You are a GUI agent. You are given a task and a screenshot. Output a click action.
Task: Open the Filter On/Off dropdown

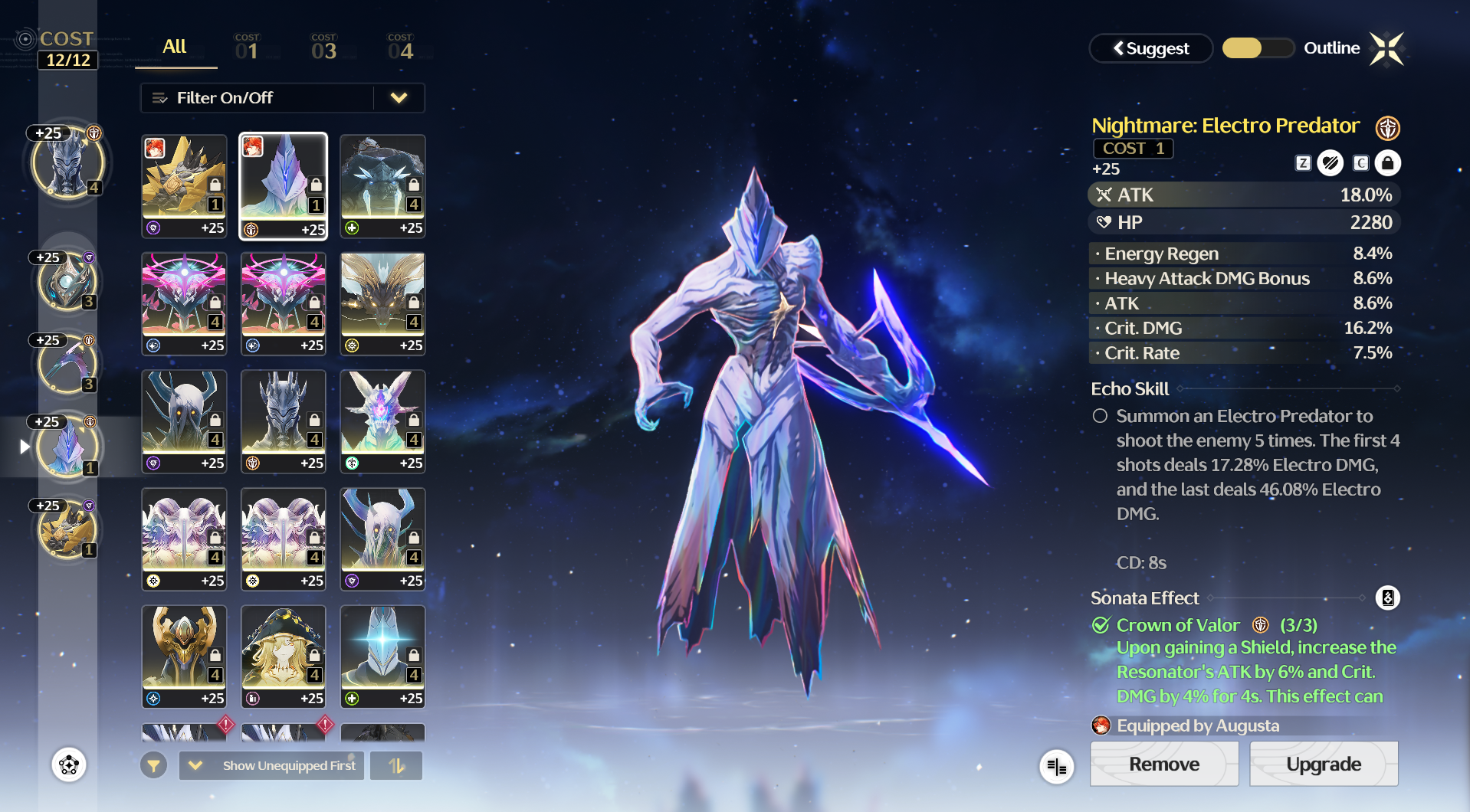[282, 98]
